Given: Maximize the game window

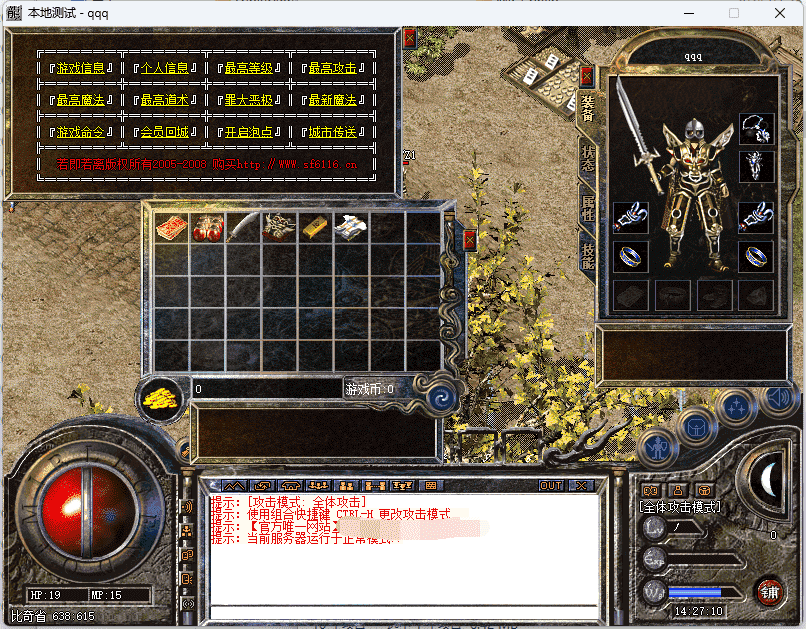Looking at the screenshot, I should click(734, 13).
